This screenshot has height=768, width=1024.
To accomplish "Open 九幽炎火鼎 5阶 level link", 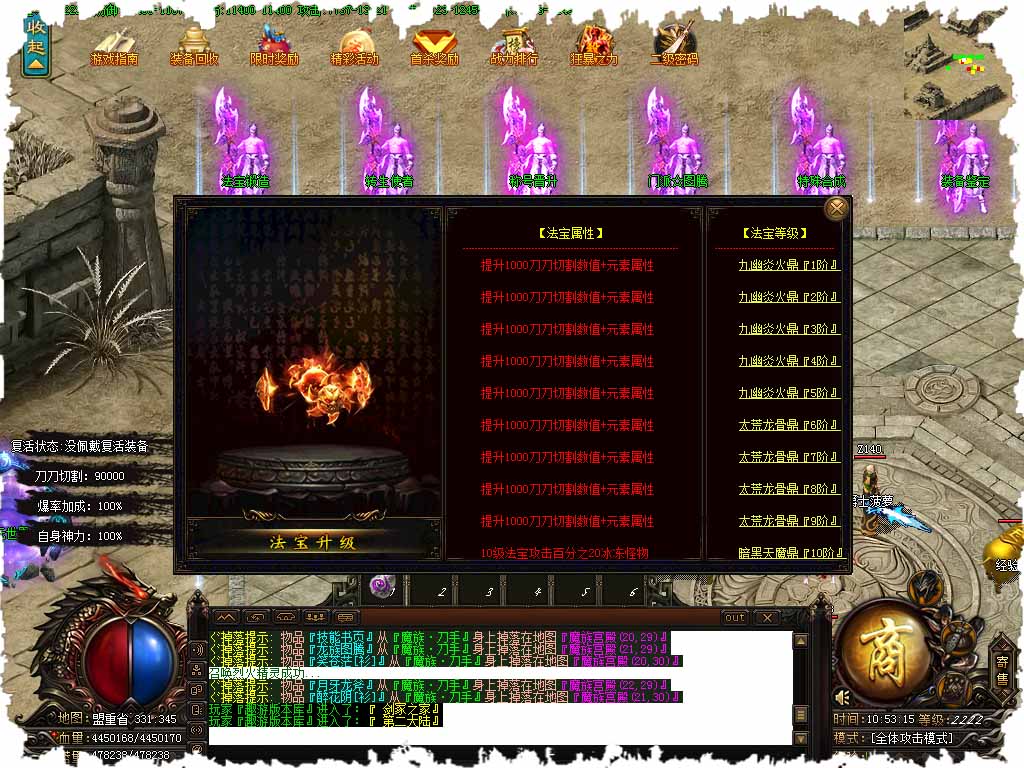I will pos(789,393).
